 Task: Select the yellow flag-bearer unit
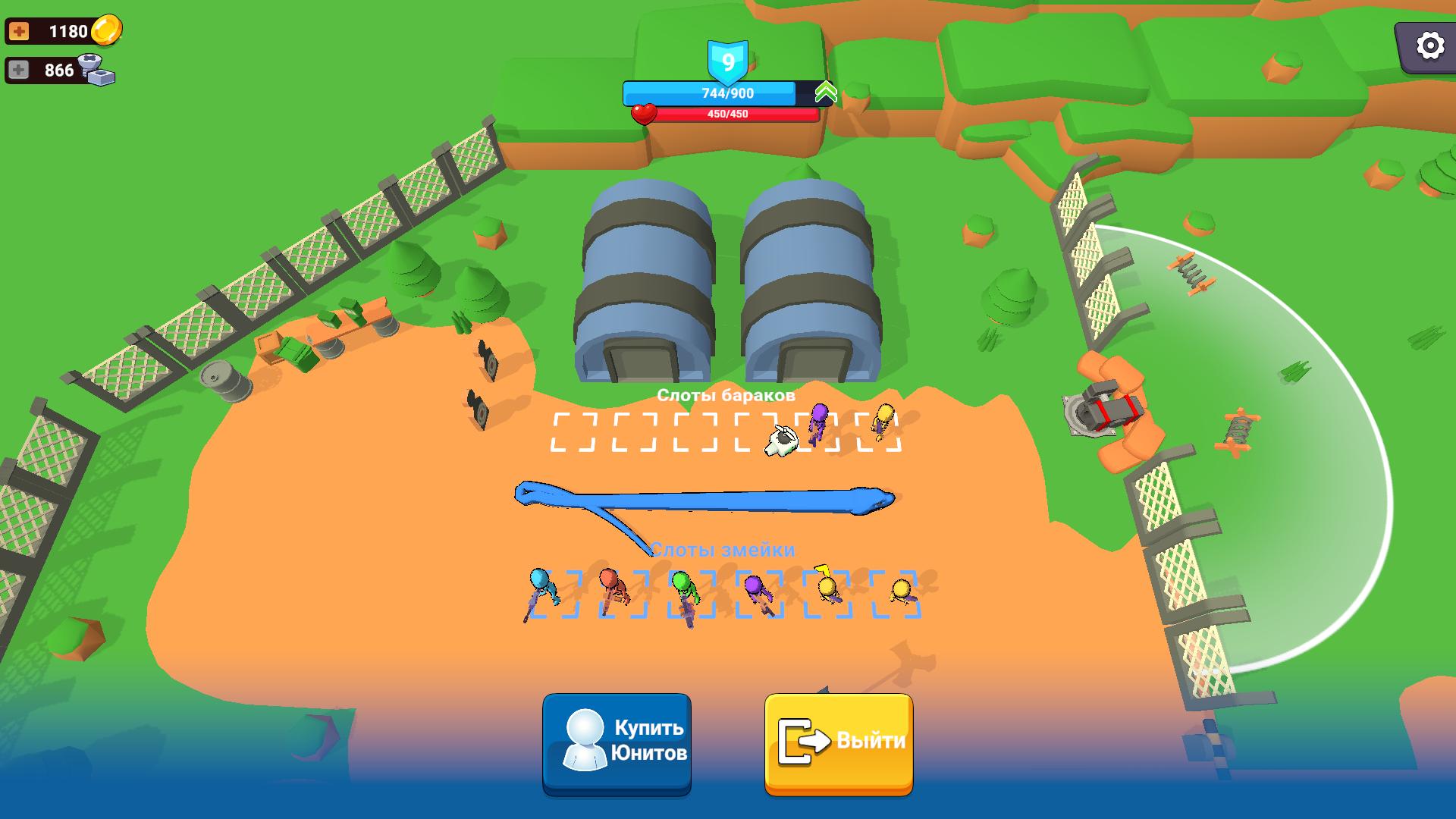[828, 584]
